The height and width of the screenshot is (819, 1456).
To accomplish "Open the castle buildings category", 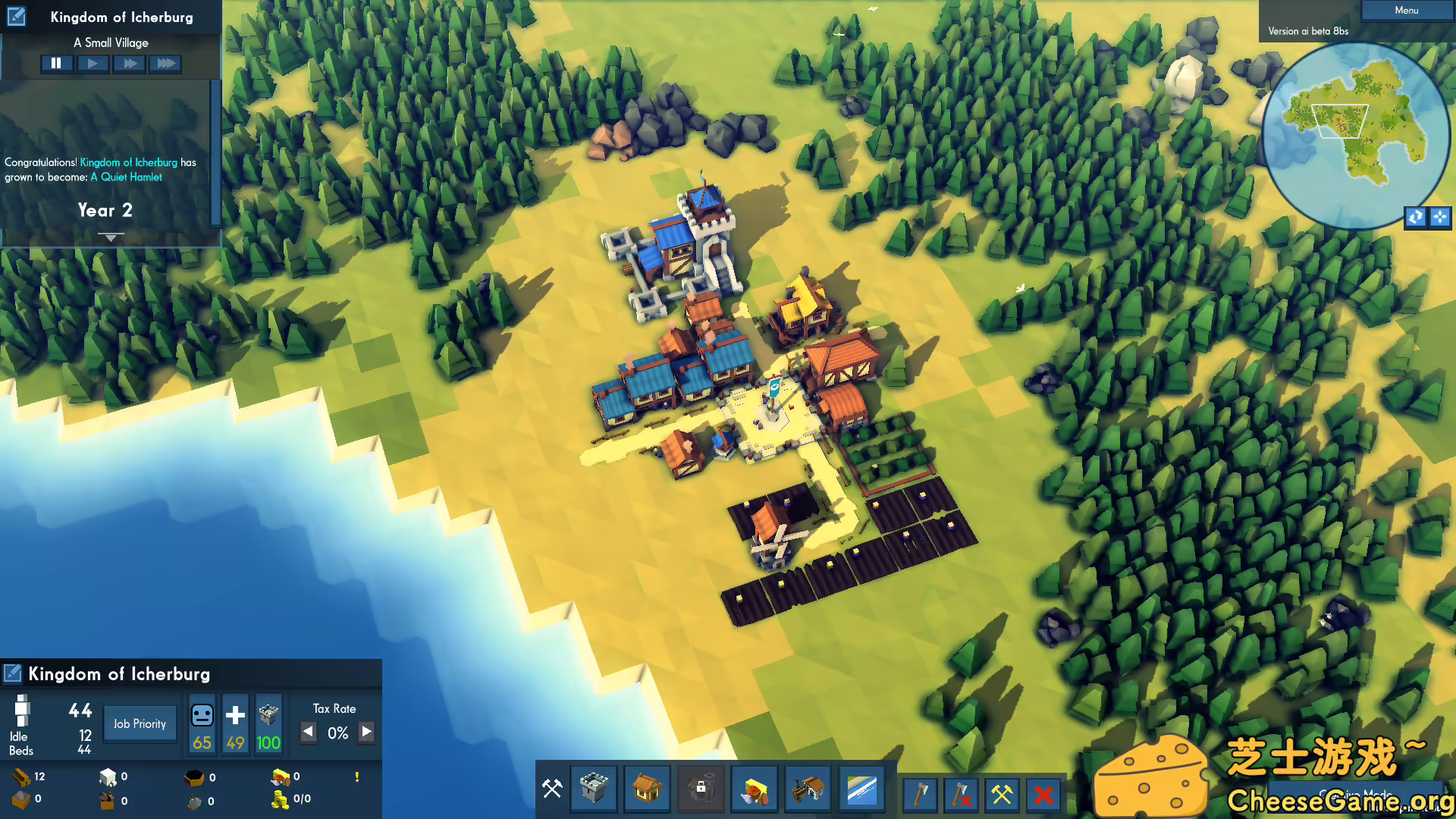I will click(594, 789).
